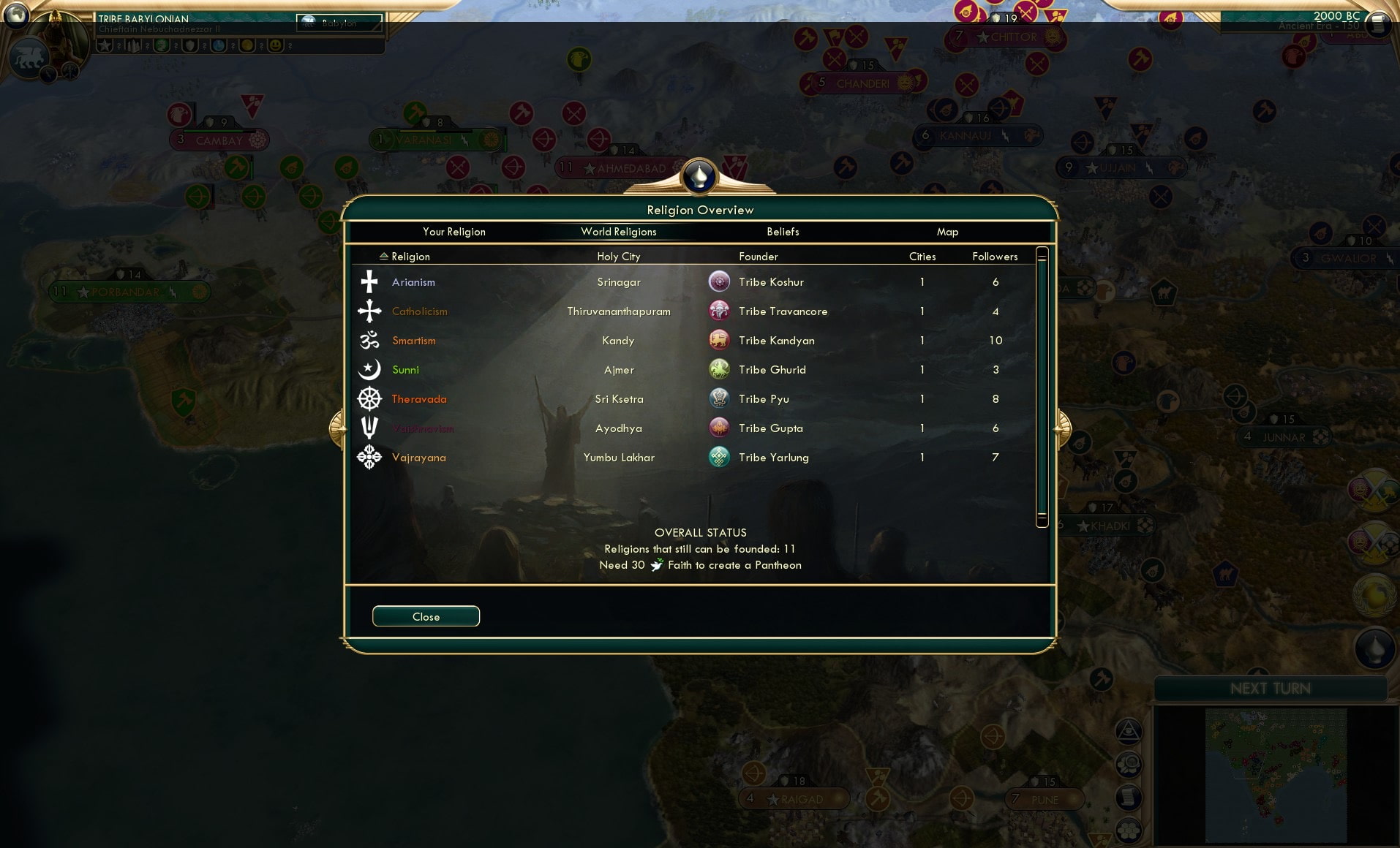
Task: Click the scrollbar up arrow
Action: (x=1042, y=252)
